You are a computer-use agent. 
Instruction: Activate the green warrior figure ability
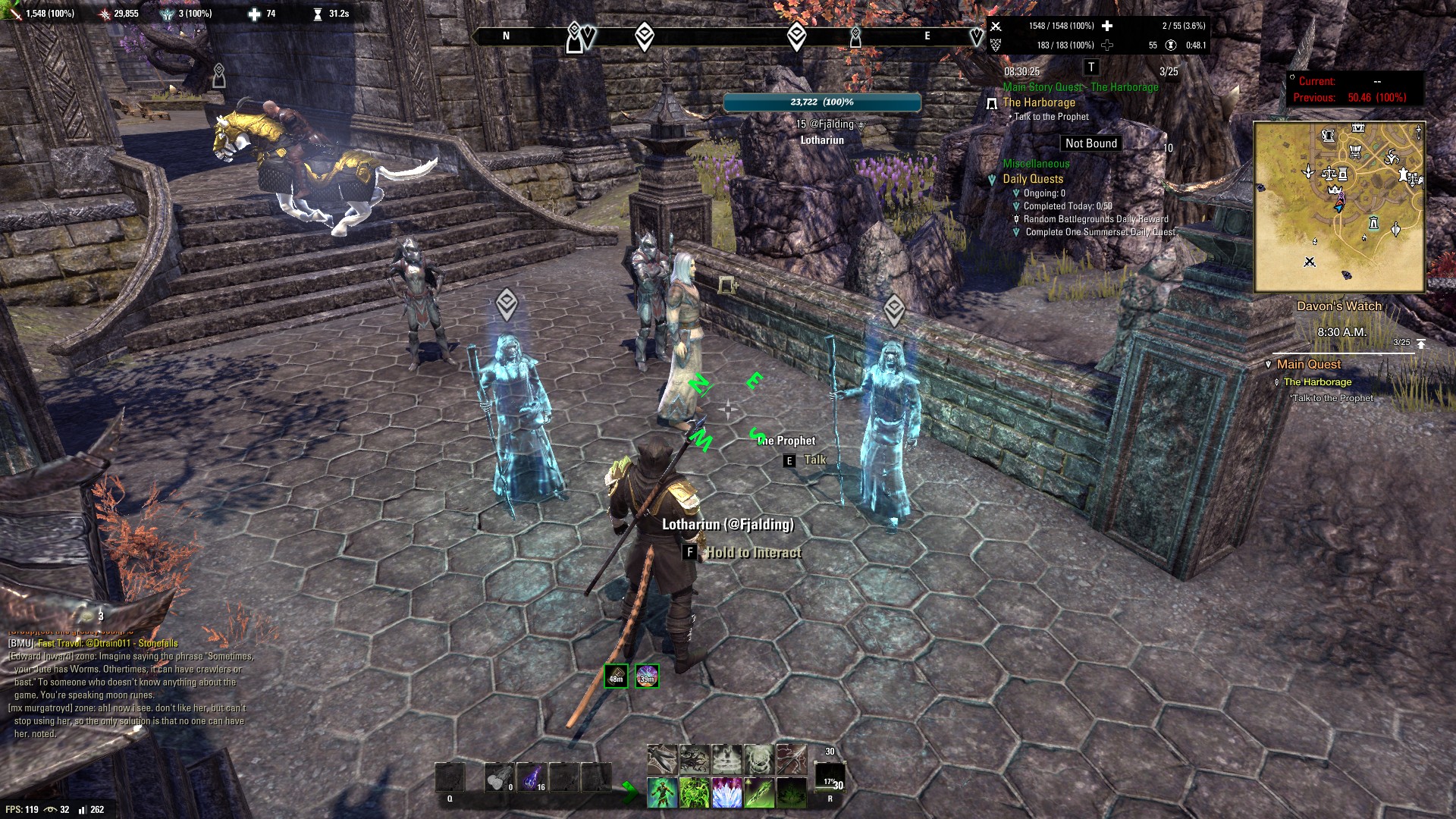click(x=661, y=792)
